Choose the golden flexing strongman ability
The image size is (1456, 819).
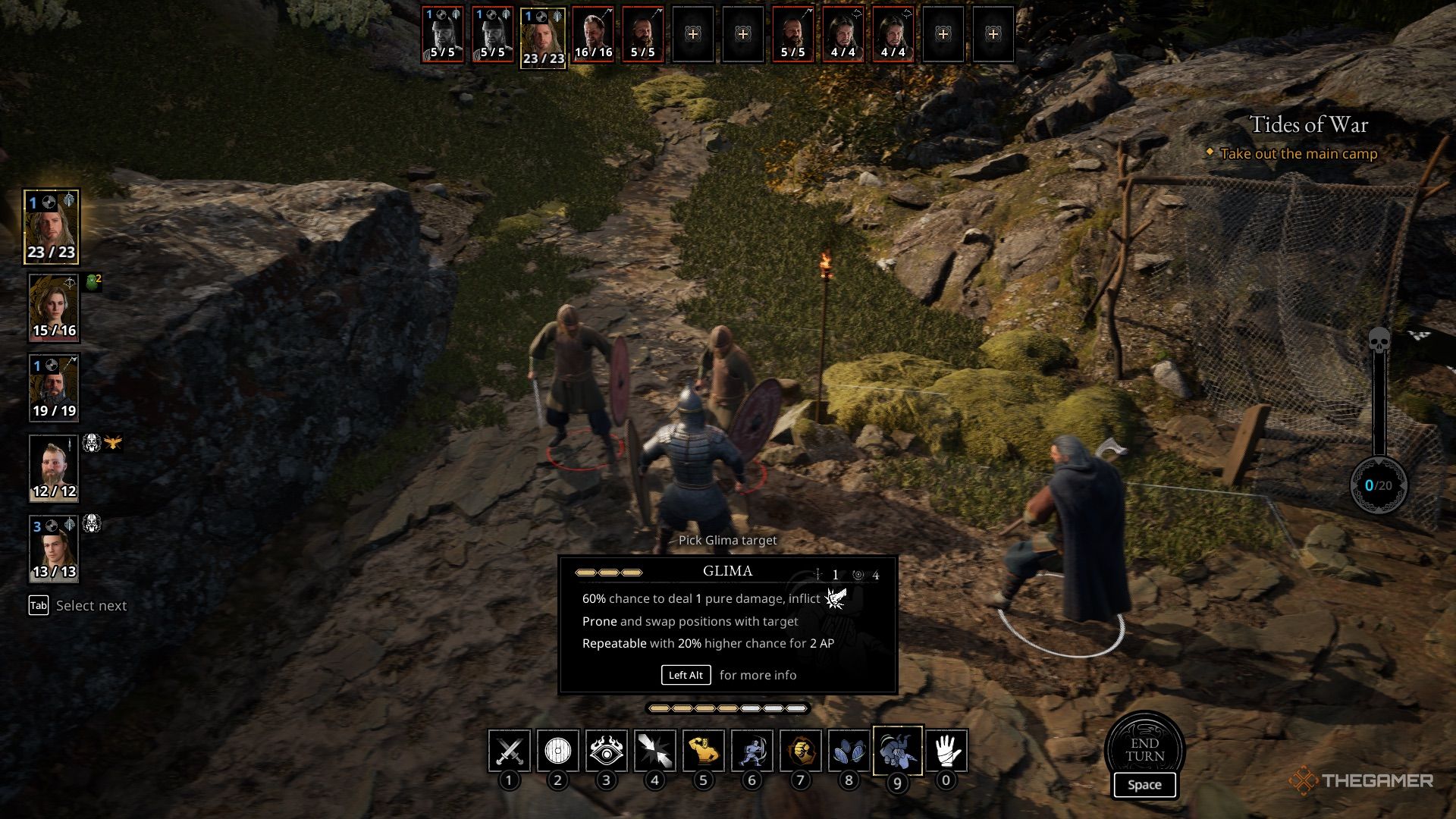click(x=703, y=751)
